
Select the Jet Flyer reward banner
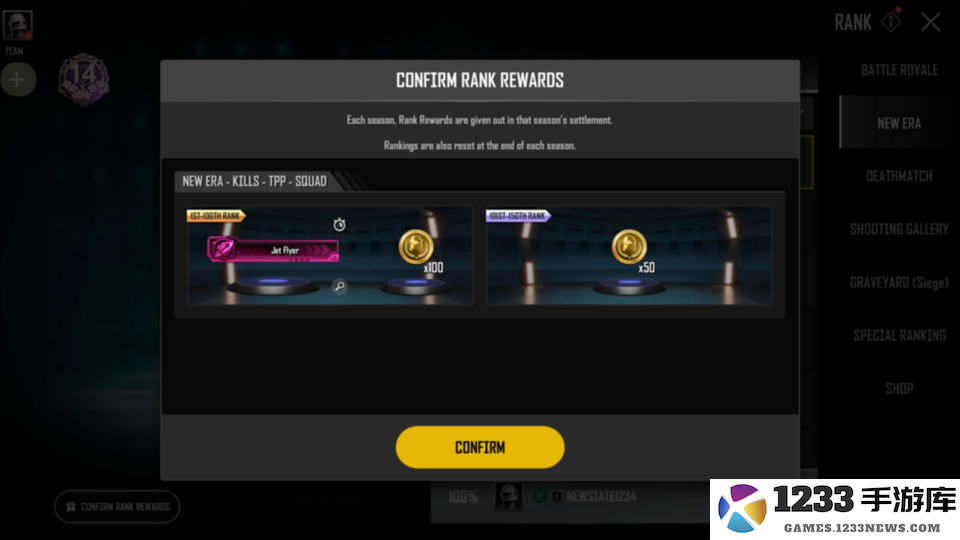pos(273,250)
